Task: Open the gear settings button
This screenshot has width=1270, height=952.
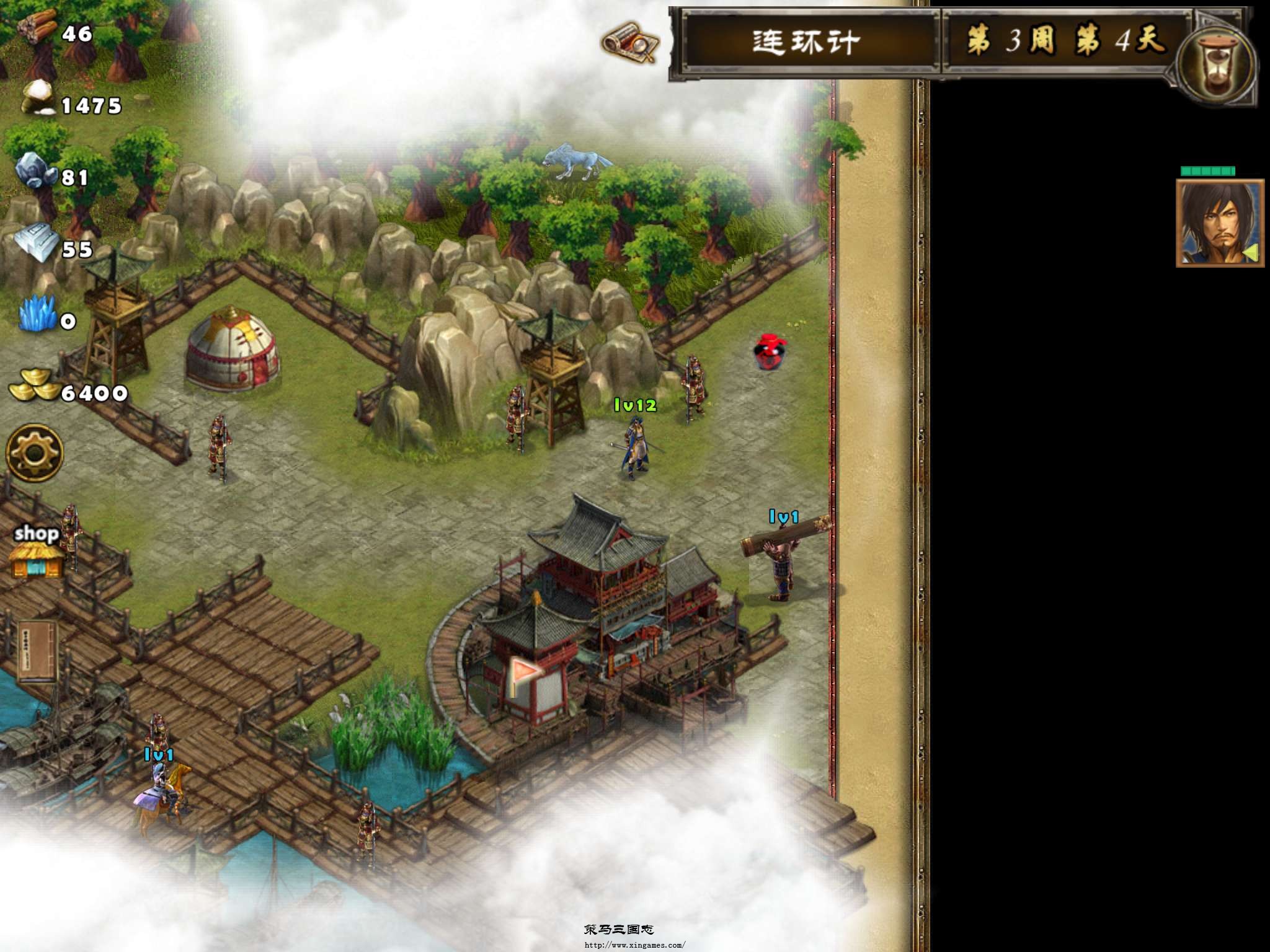Action: [35, 453]
